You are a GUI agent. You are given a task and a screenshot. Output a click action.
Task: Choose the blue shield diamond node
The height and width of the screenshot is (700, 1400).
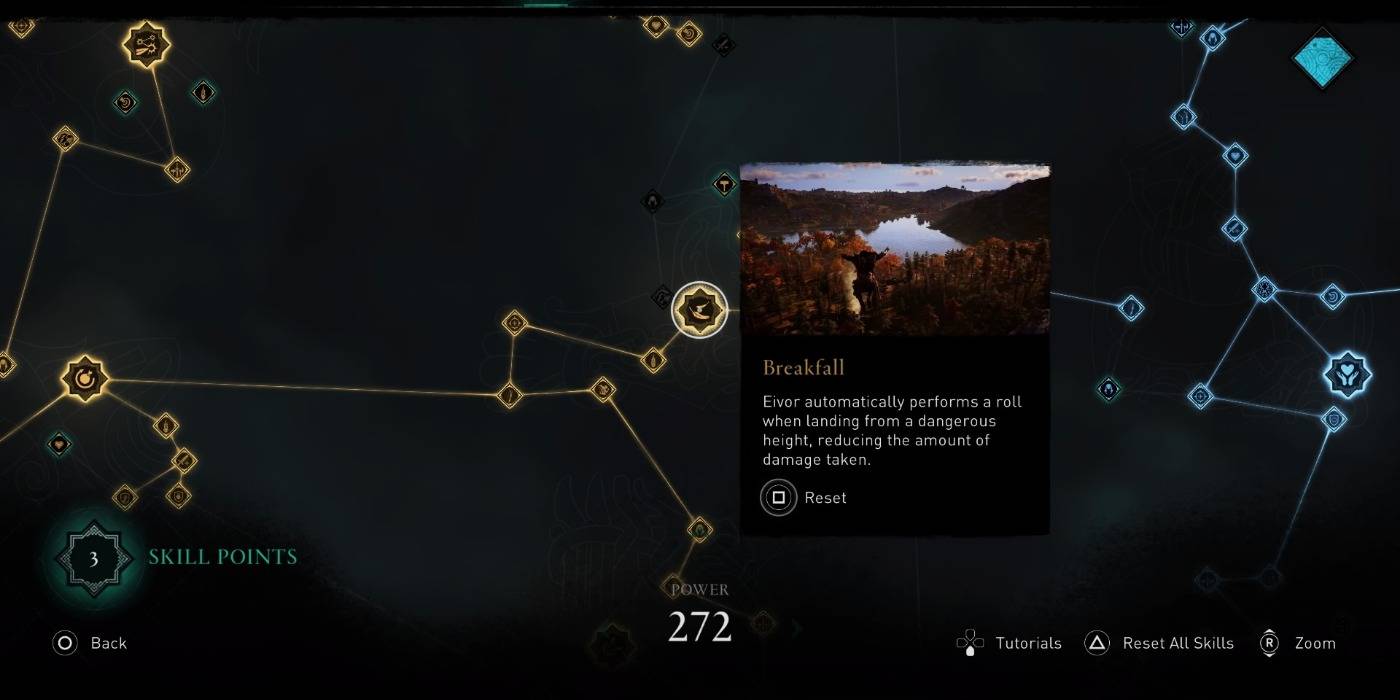[1332, 420]
